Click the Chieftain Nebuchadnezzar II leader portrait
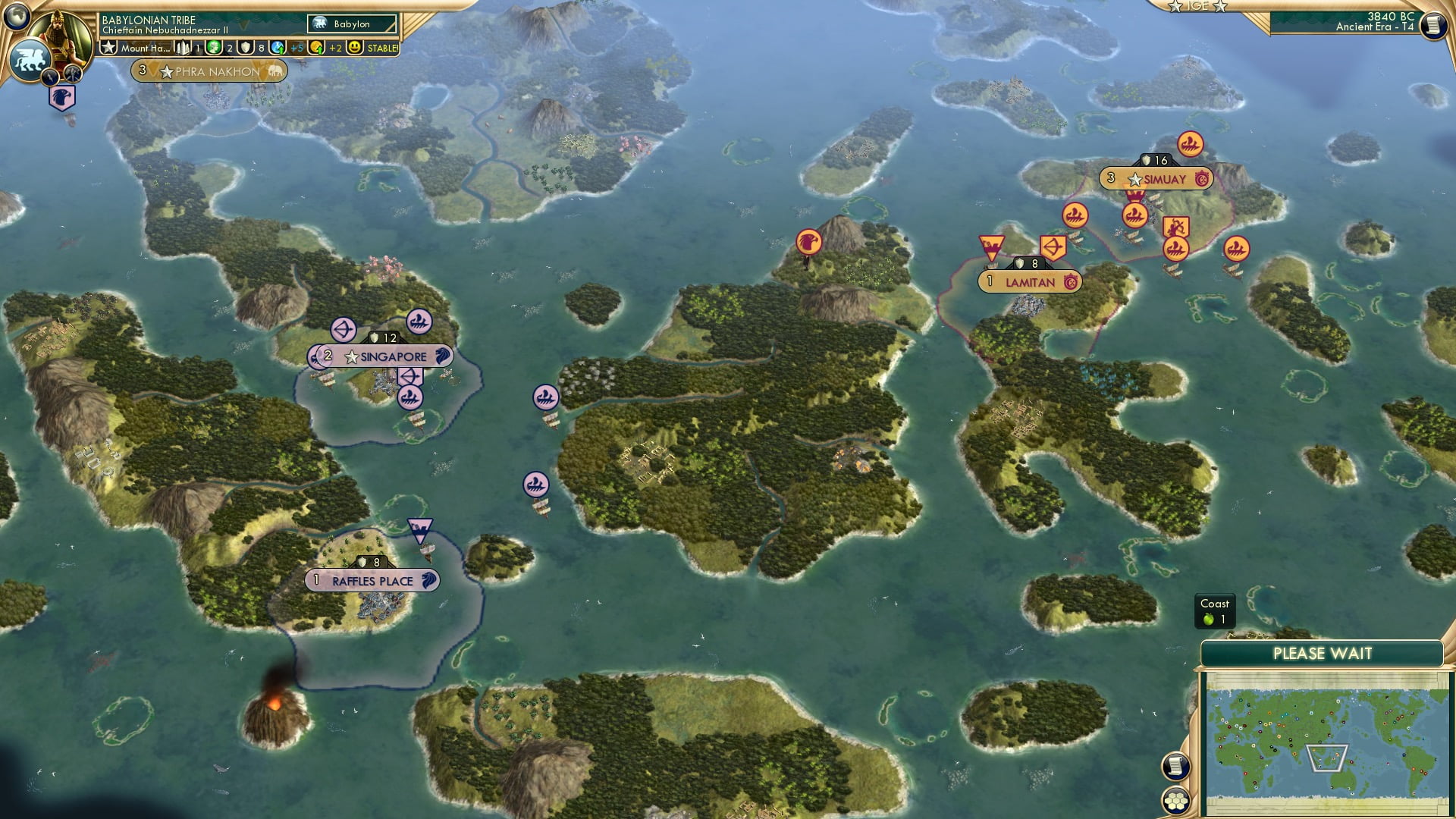 [59, 35]
